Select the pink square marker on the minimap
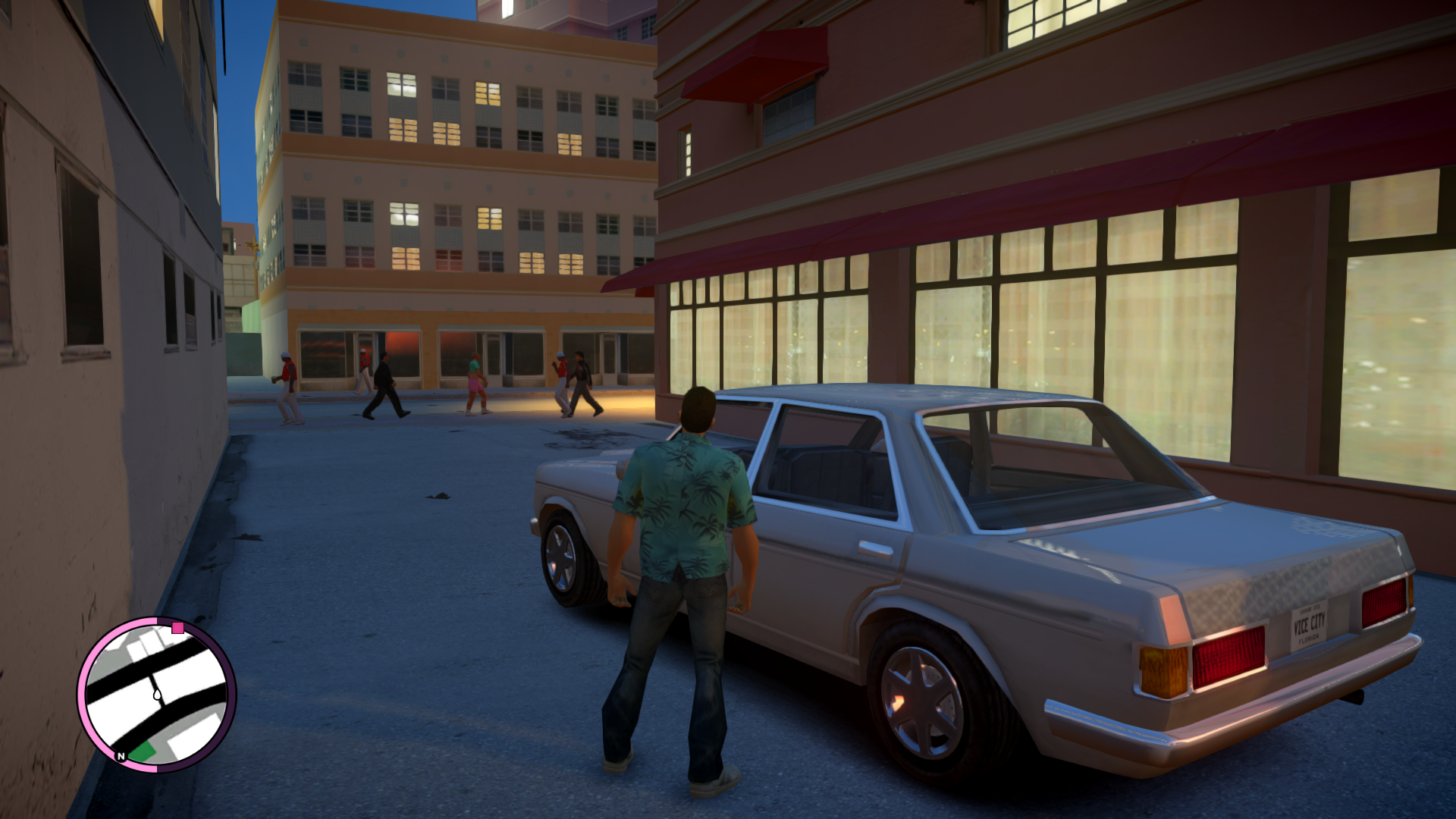Screen dimensions: 1456x819 click(x=178, y=628)
